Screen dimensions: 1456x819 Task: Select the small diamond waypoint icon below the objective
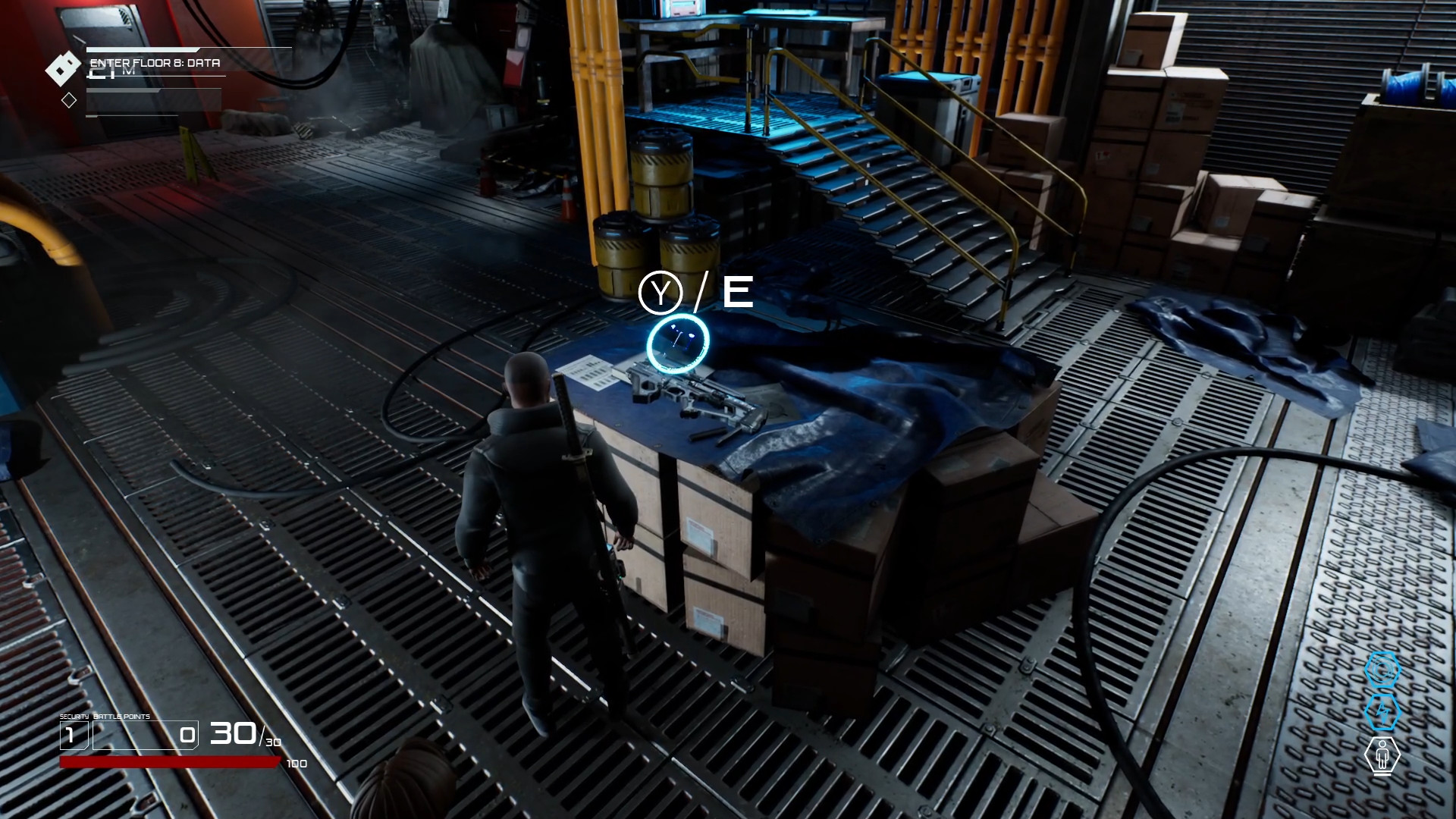point(69,99)
